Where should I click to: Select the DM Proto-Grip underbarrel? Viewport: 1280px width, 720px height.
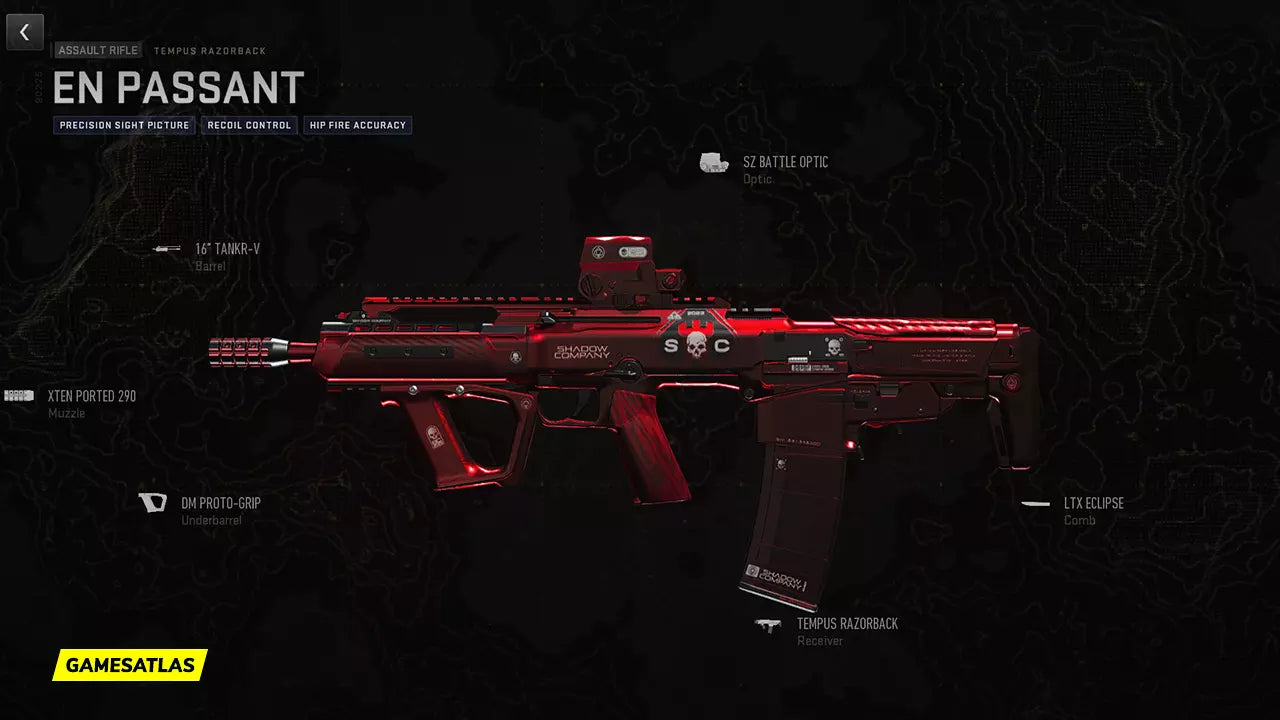click(x=220, y=503)
